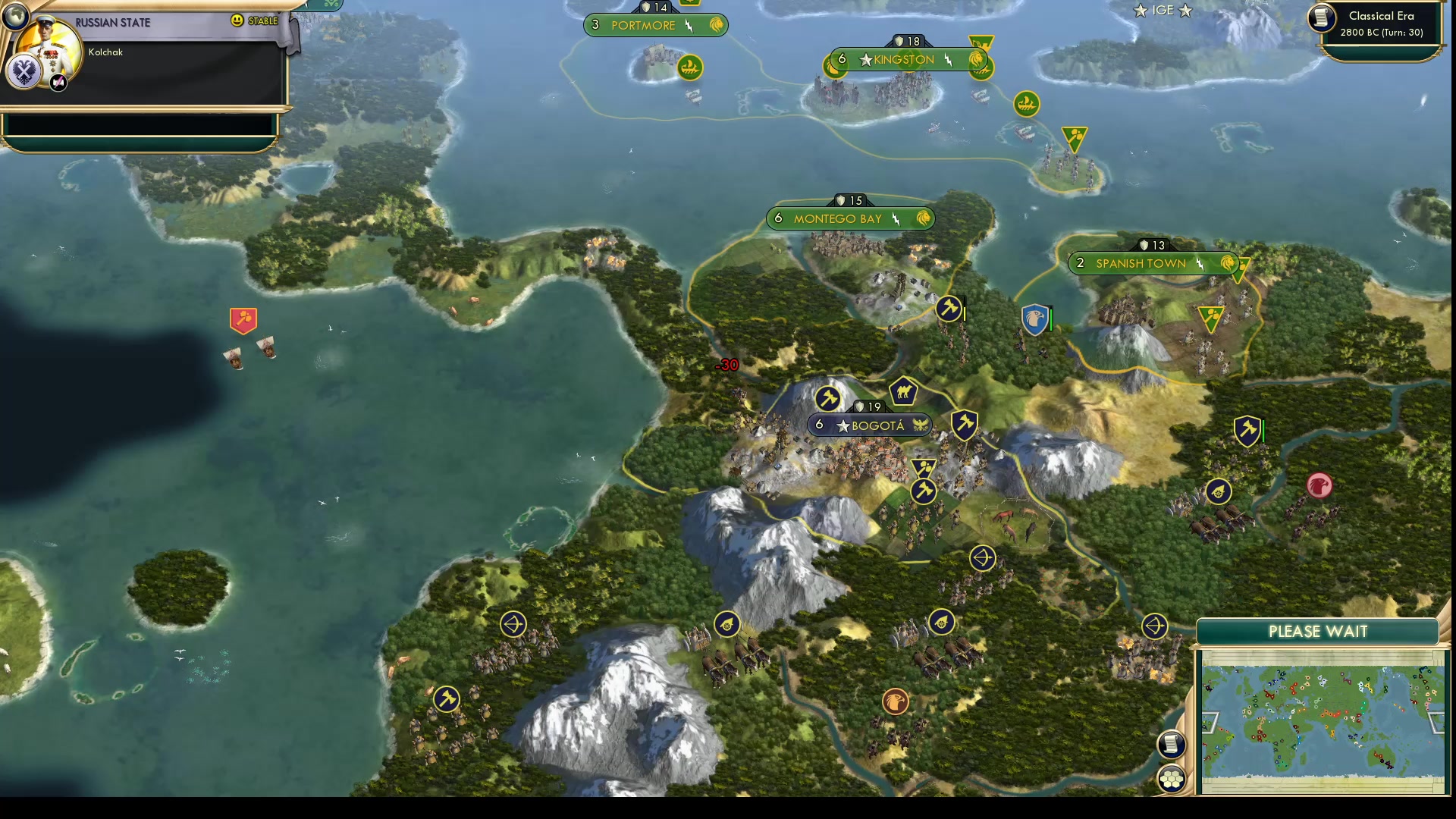Viewport: 1456px width, 819px height.
Task: Expand the Portmore city banner details
Action: (x=656, y=24)
